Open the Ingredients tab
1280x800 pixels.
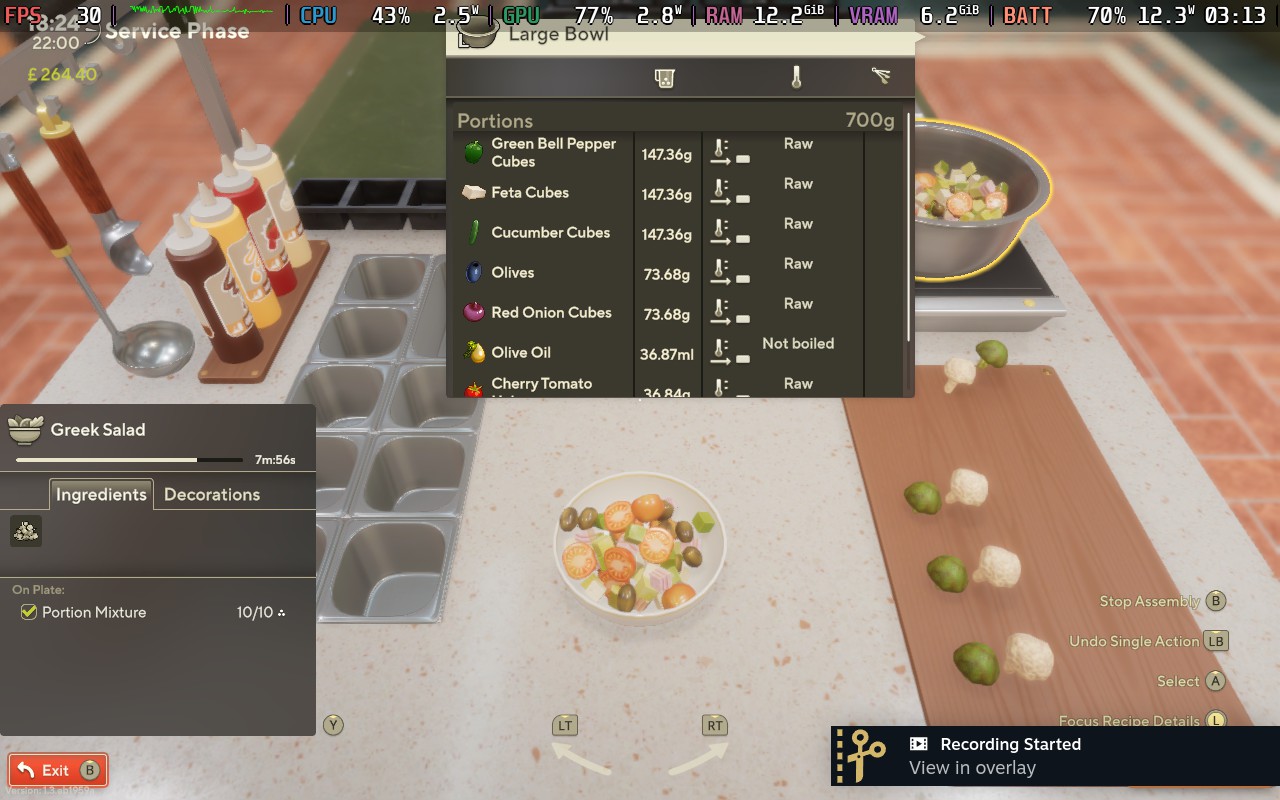[x=100, y=494]
